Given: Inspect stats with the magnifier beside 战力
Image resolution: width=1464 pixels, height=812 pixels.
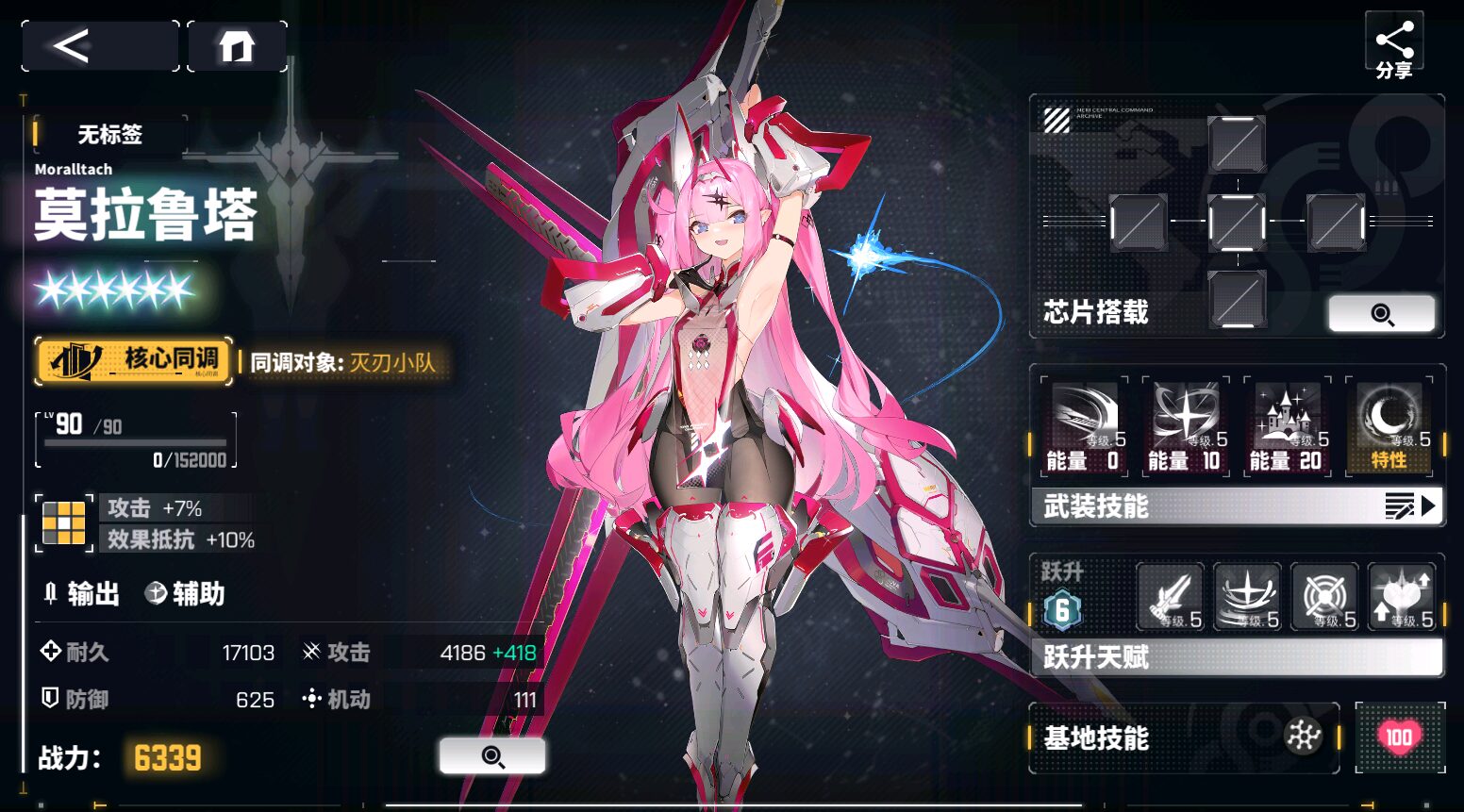Looking at the screenshot, I should tap(491, 755).
